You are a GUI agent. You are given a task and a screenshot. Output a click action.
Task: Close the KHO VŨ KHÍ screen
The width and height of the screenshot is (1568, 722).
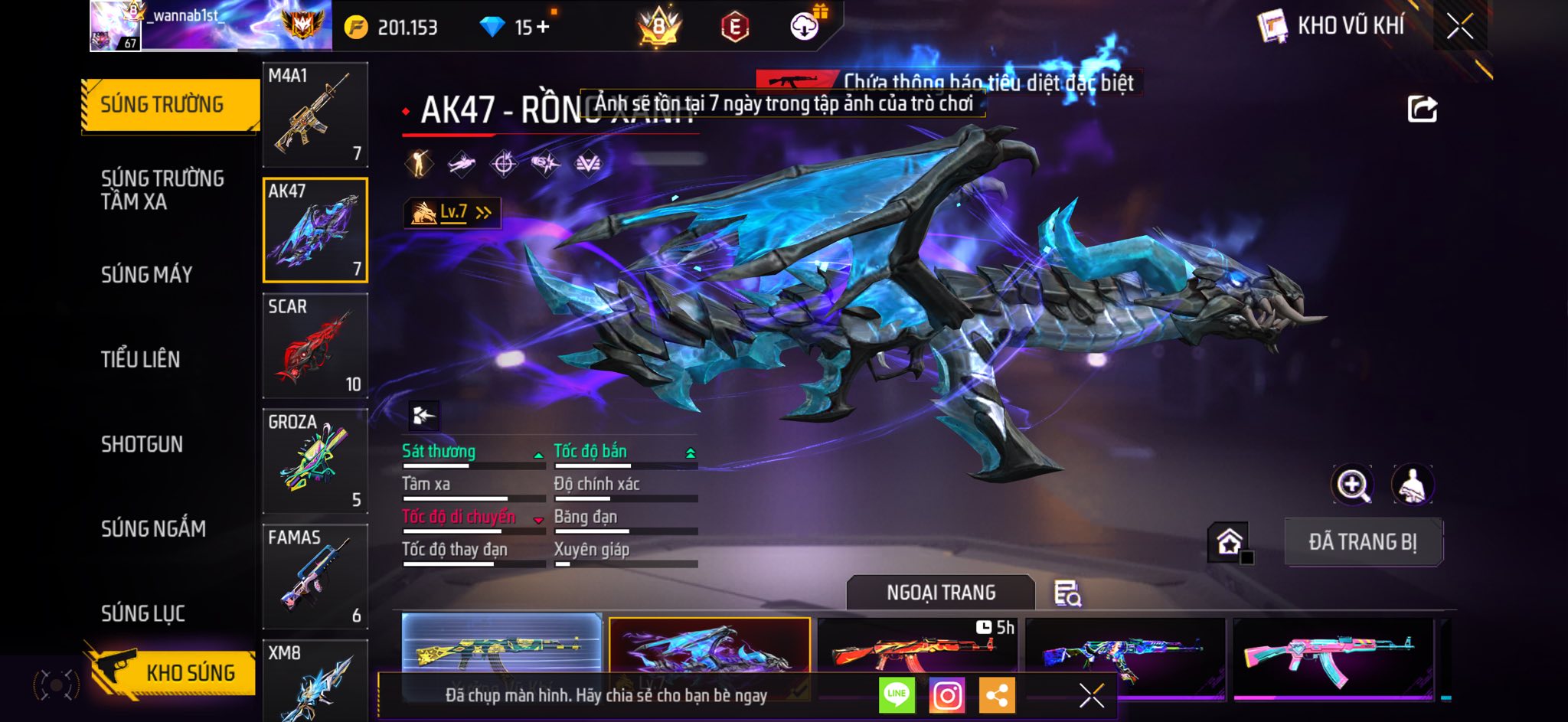[1460, 27]
